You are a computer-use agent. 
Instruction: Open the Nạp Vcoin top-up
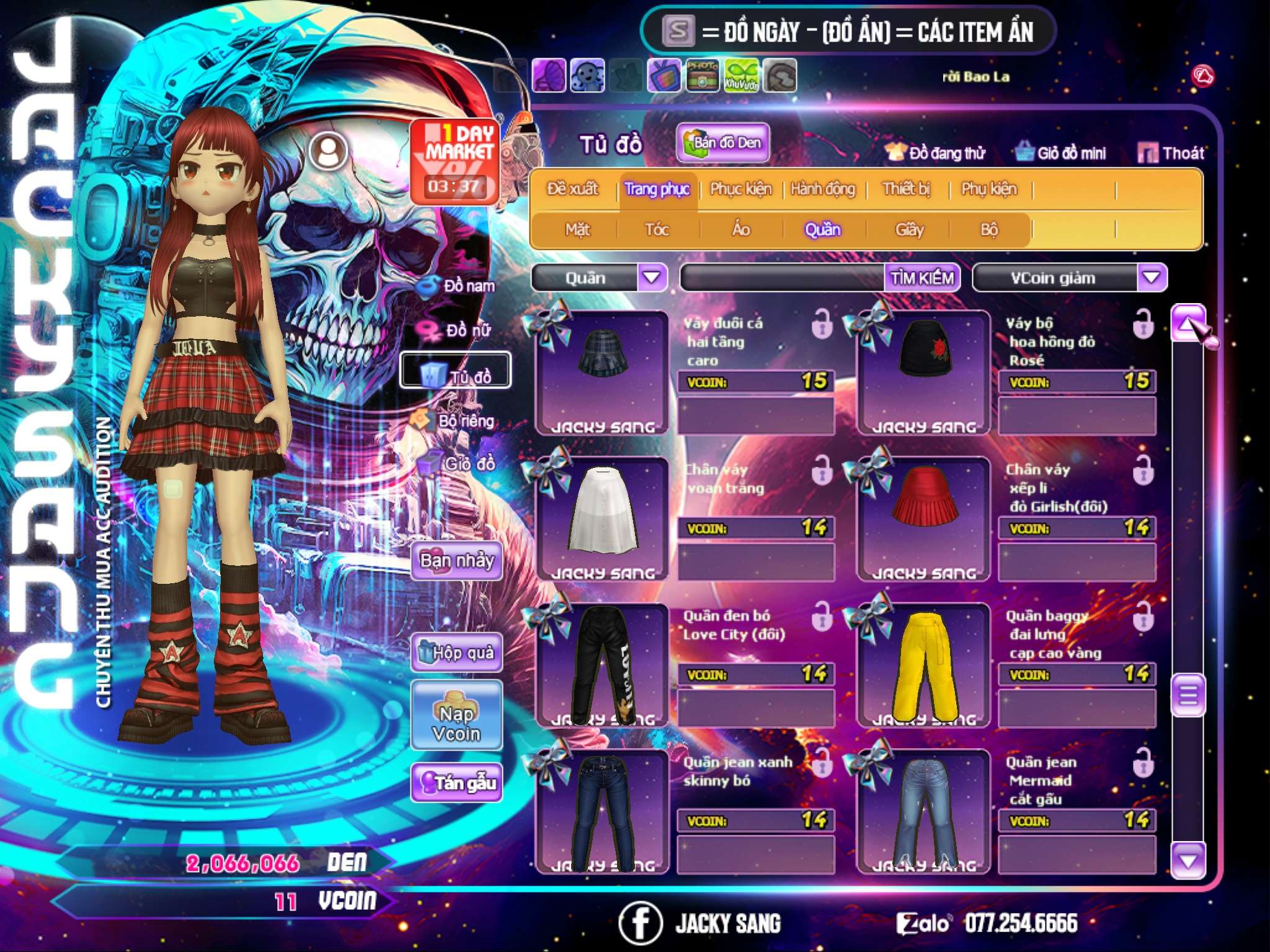[456, 723]
